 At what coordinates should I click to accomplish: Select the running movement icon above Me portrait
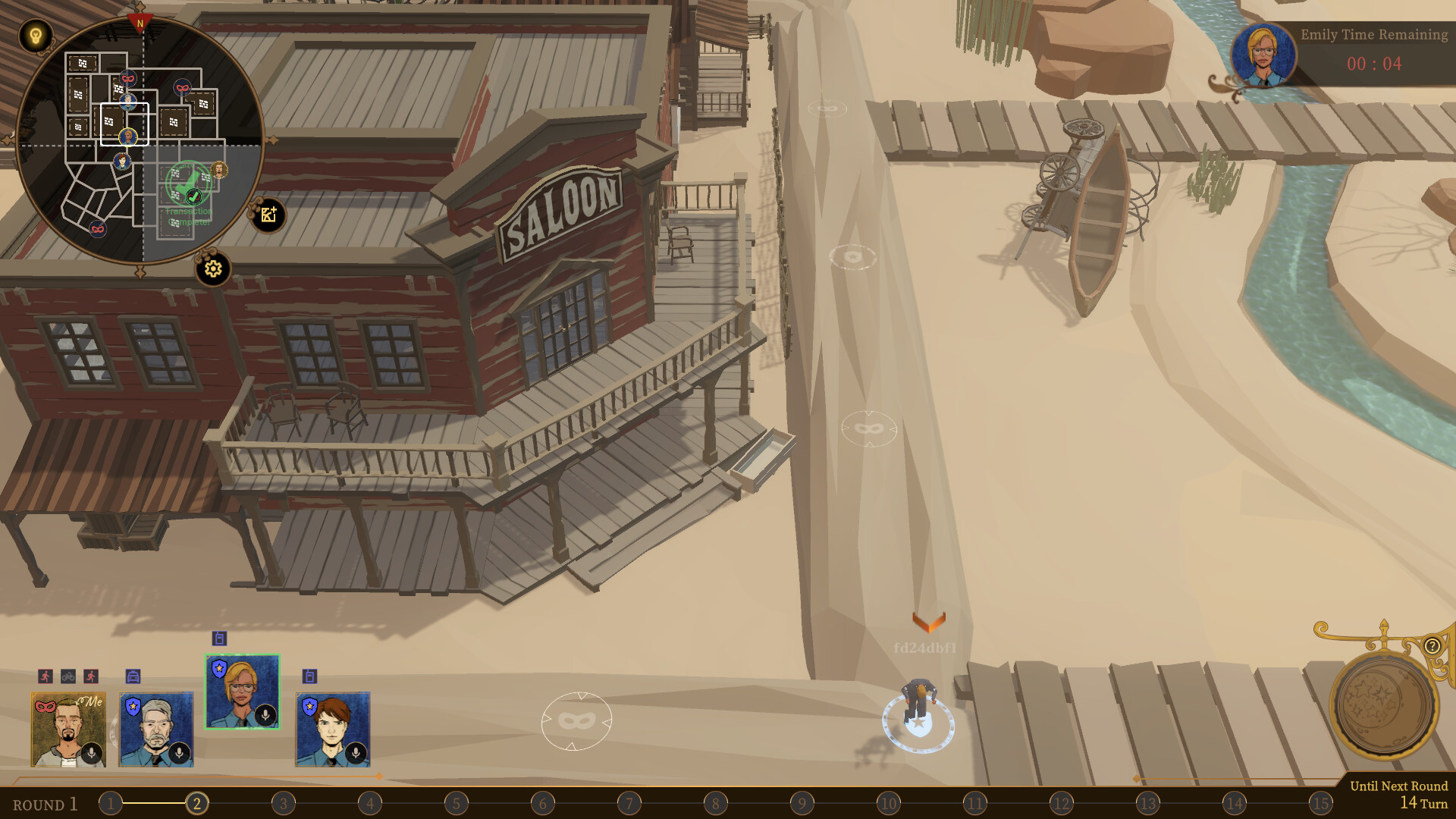[x=45, y=676]
